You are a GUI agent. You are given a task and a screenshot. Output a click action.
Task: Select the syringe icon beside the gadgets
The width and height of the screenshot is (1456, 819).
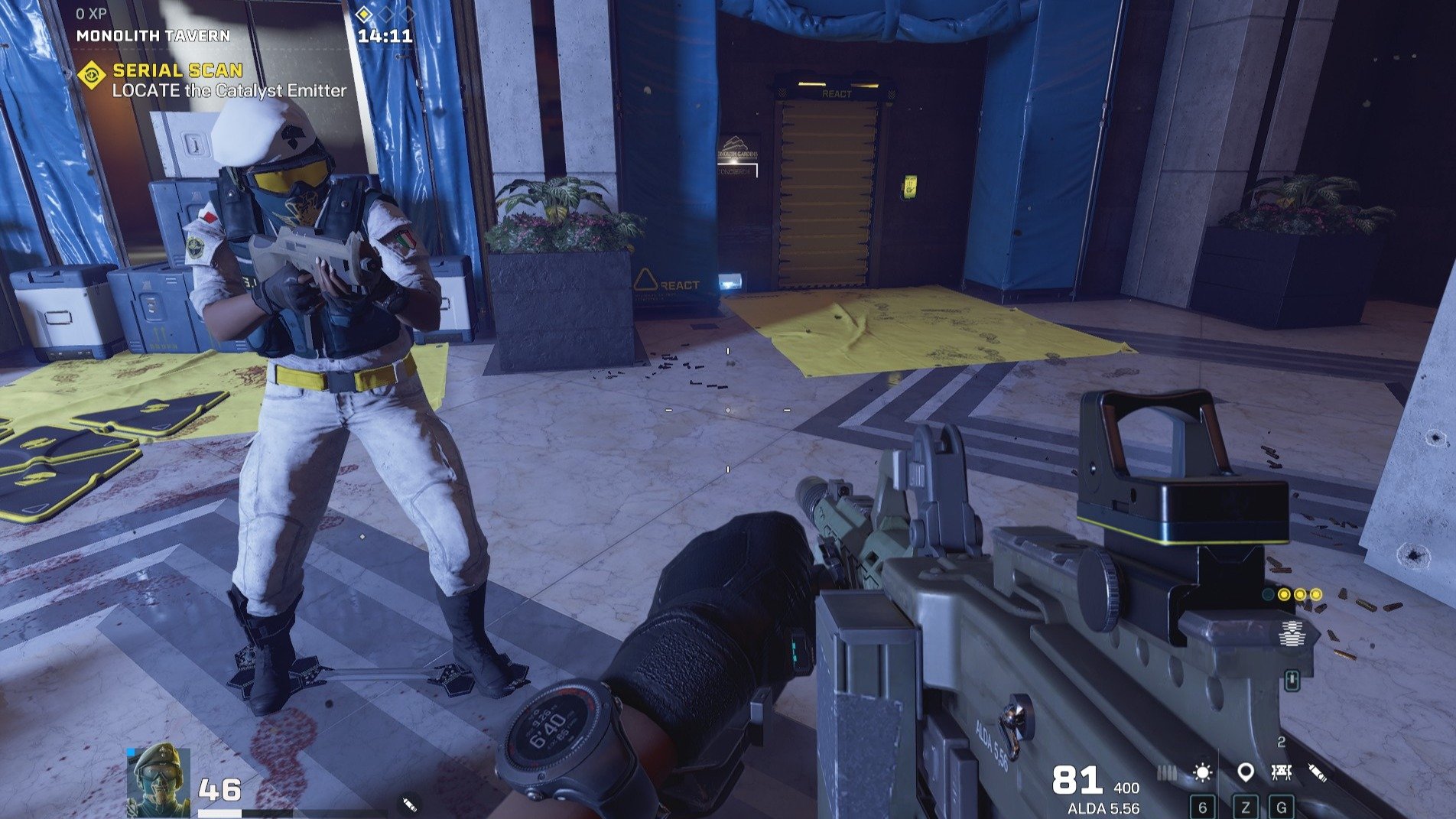coord(1317,773)
